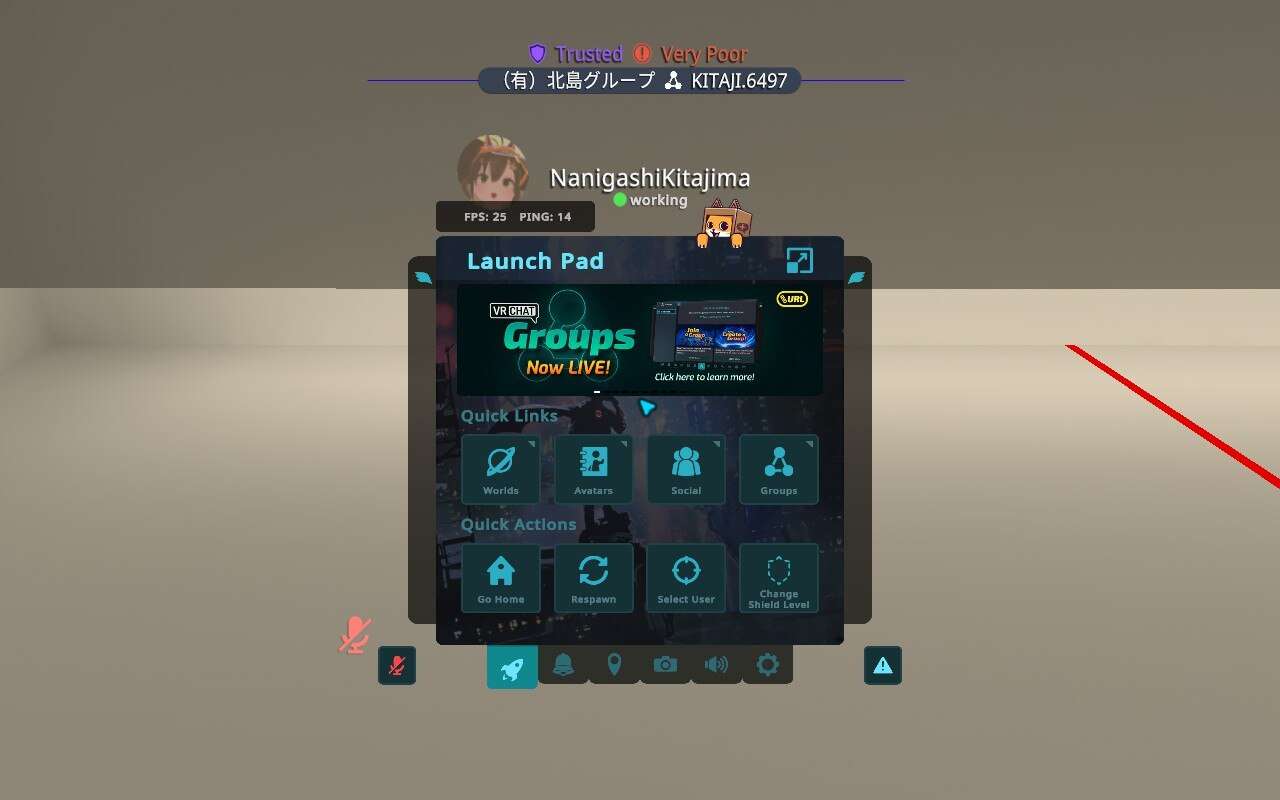Image resolution: width=1280 pixels, height=800 pixels.
Task: Select the Worlds quick link
Action: coord(500,470)
